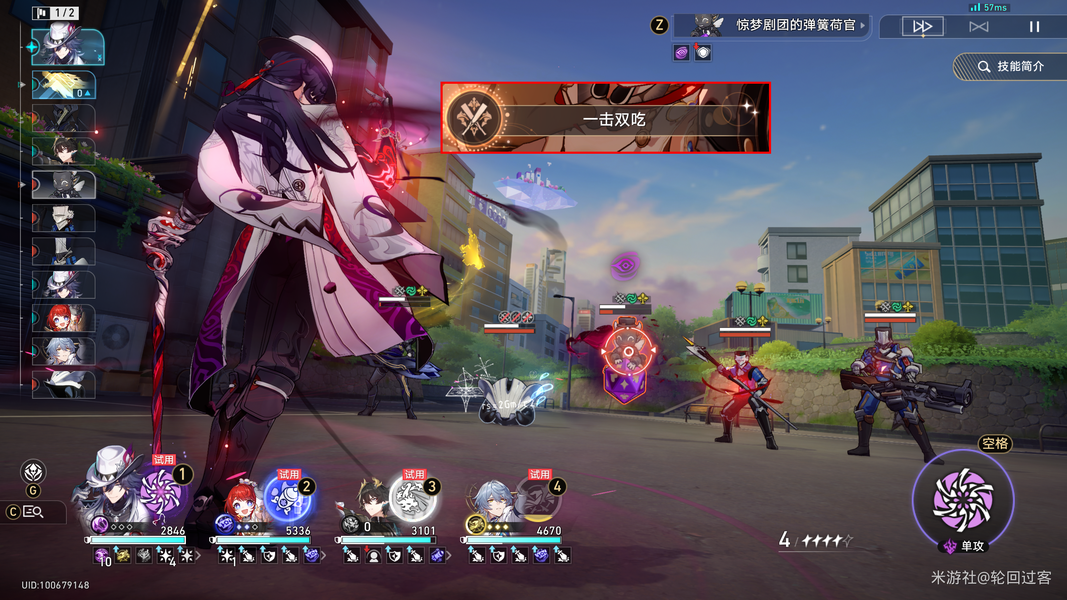Activate the red-haired character's blue ultimate
Screen dimensions: 1067x600
coord(287,495)
